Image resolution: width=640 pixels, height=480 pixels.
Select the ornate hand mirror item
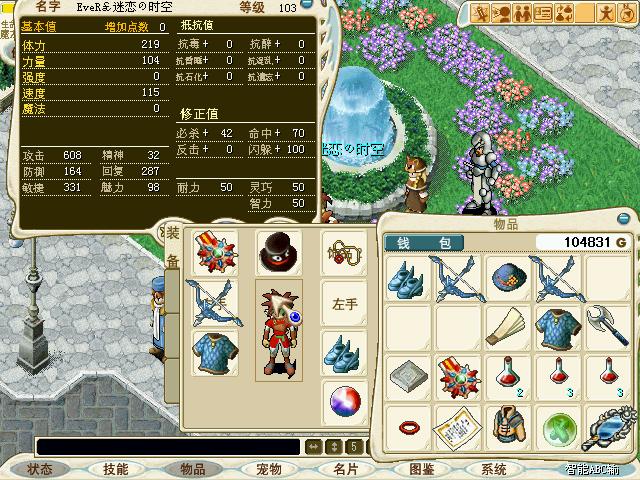(x=608, y=428)
